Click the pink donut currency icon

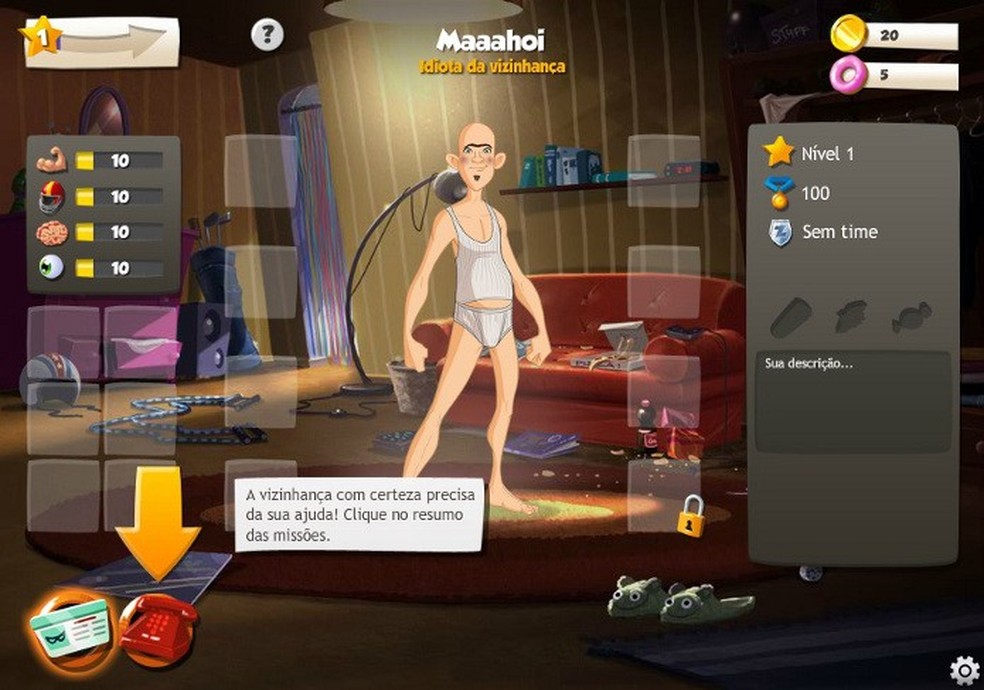pos(848,75)
